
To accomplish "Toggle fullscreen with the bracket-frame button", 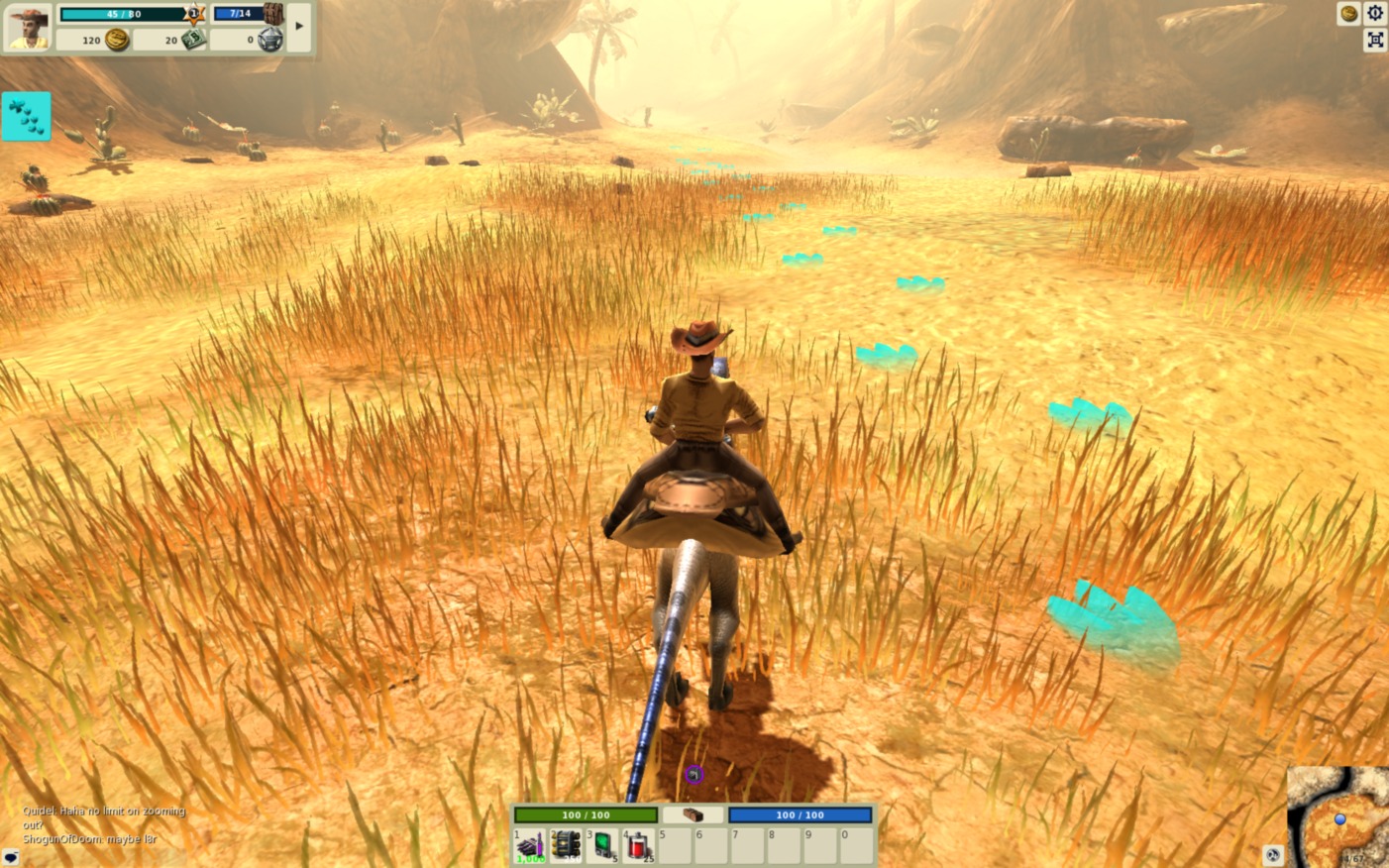I will pyautogui.click(x=1375, y=40).
